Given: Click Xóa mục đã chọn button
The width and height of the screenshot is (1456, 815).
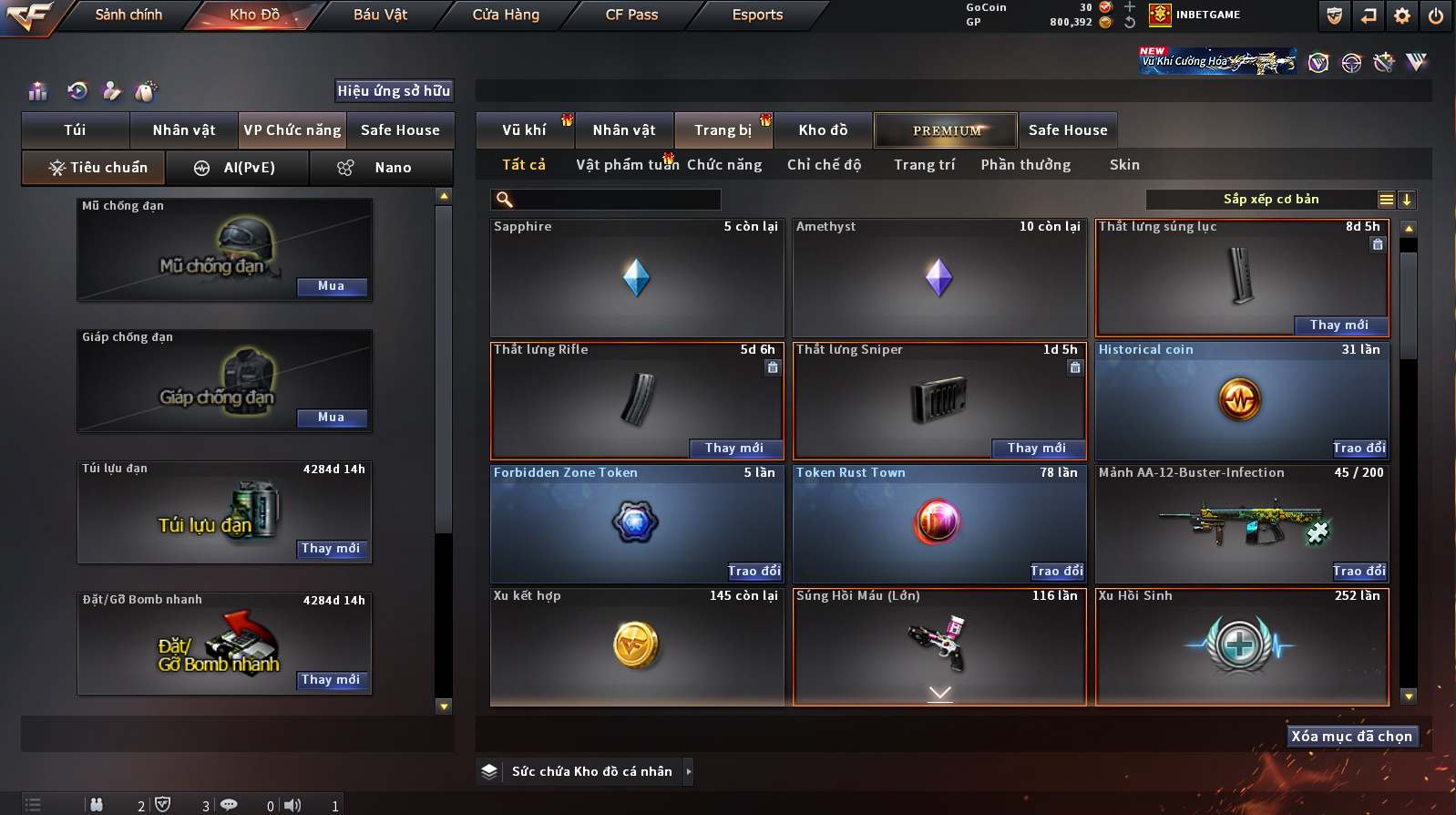Looking at the screenshot, I should click(1351, 737).
